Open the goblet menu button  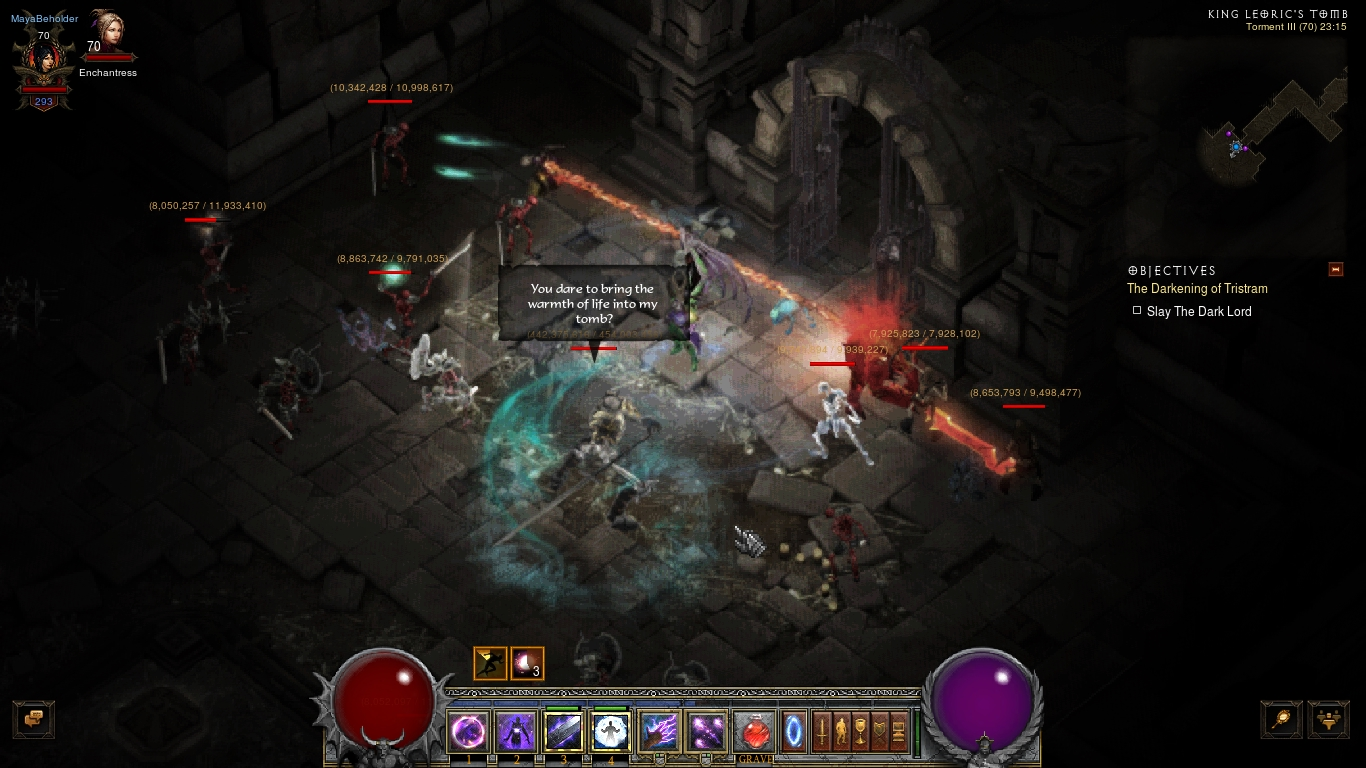pos(861,730)
